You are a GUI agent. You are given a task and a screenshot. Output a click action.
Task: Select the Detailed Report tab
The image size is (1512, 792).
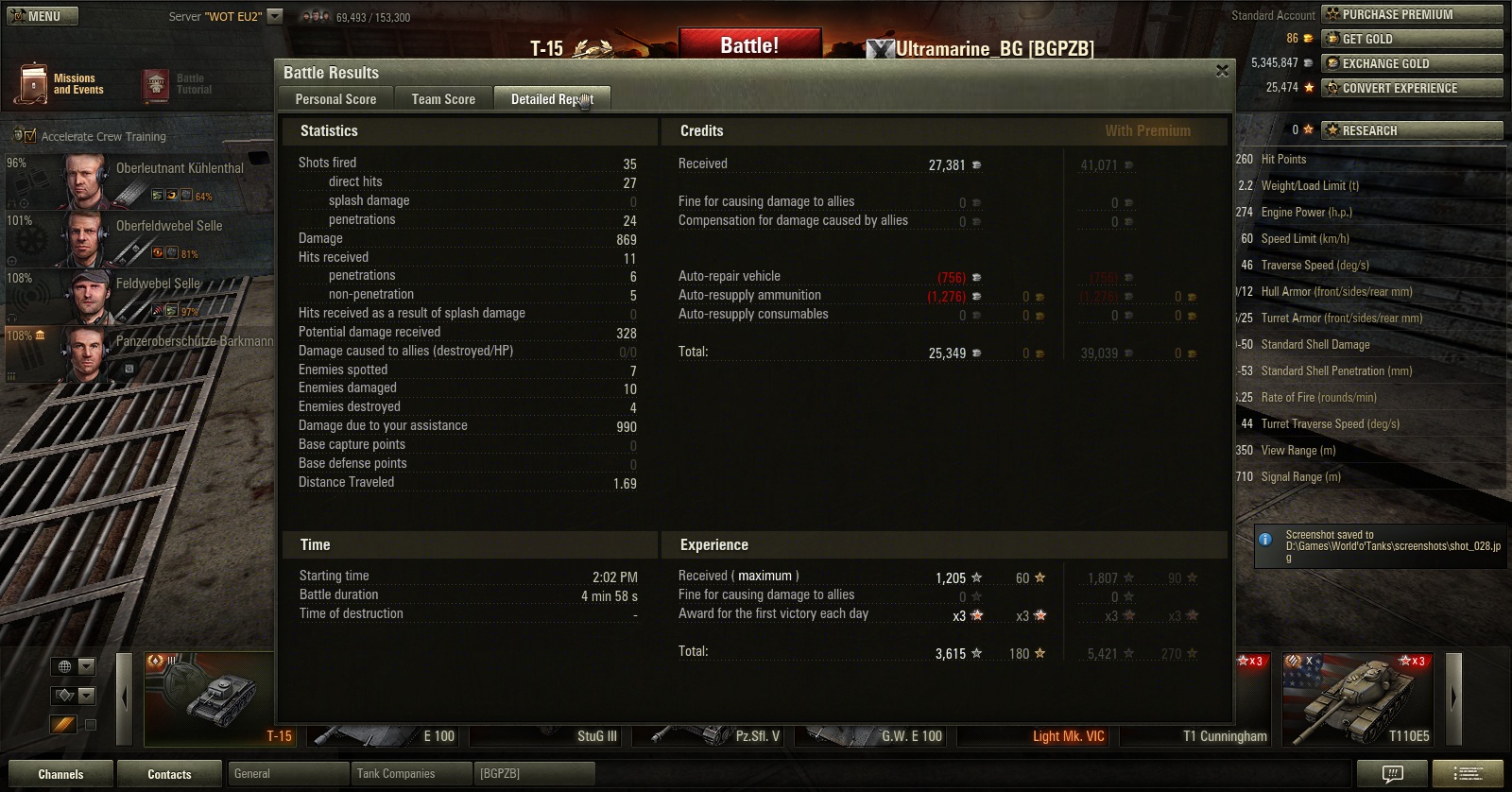[x=552, y=99]
